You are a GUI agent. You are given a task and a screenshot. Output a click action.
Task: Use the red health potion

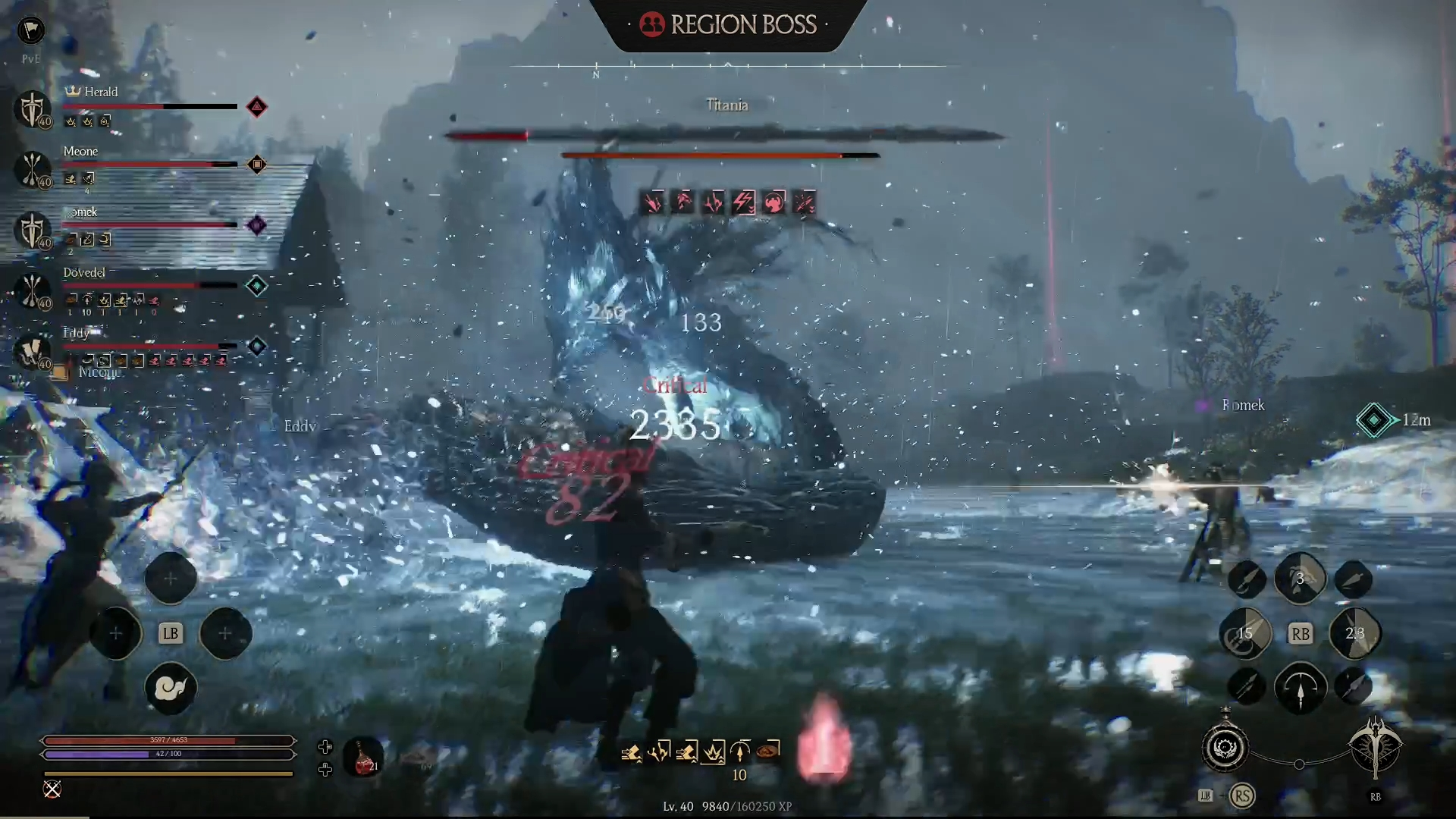(x=363, y=757)
